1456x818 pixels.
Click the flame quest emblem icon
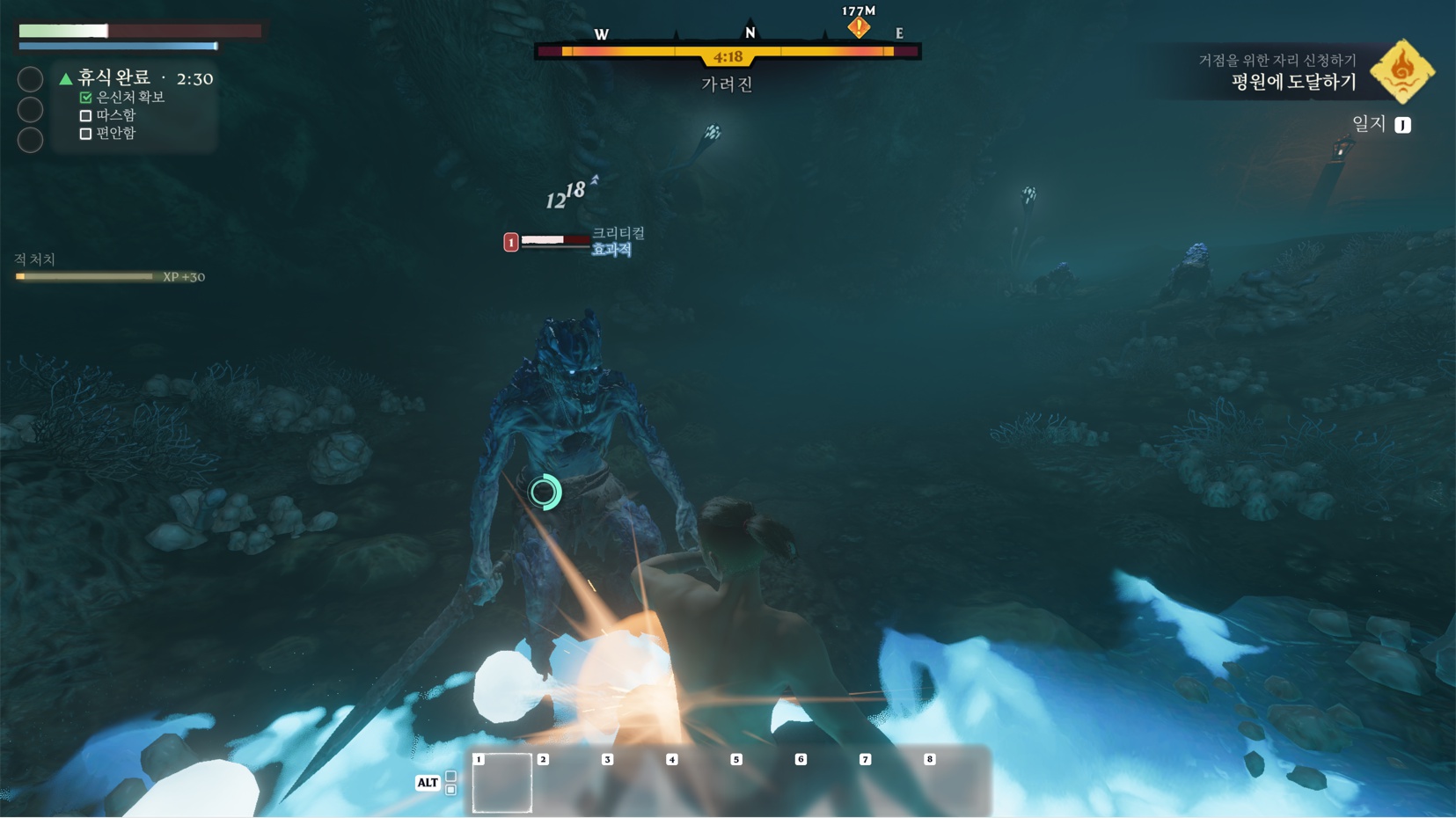[x=1402, y=71]
